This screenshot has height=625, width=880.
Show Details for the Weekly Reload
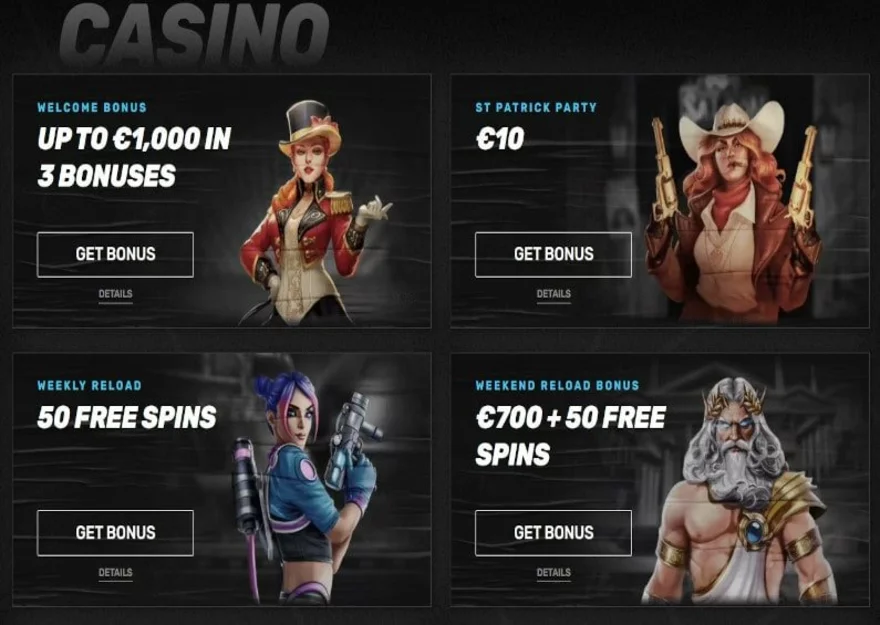point(115,573)
